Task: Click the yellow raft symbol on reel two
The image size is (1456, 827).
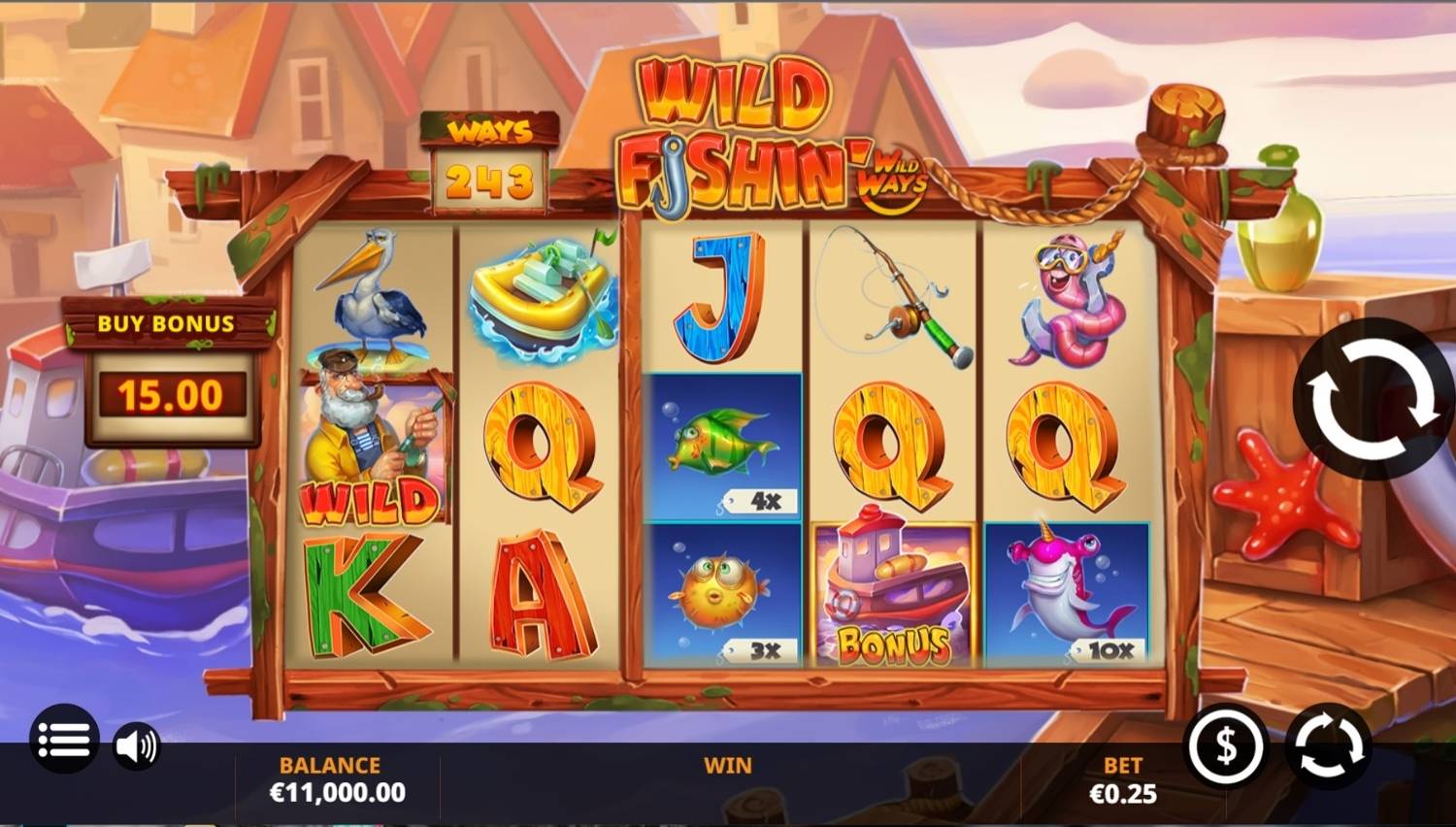Action: coord(539,296)
